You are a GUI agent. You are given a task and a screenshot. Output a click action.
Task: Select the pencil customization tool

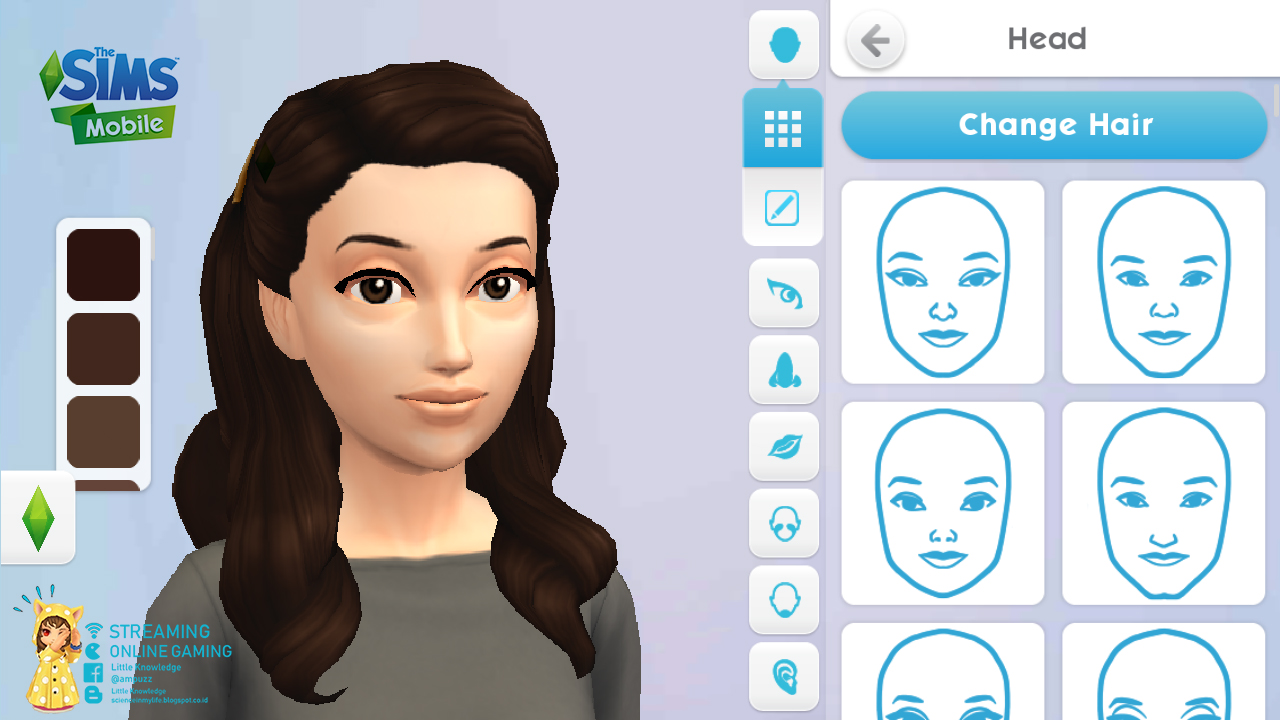784,208
